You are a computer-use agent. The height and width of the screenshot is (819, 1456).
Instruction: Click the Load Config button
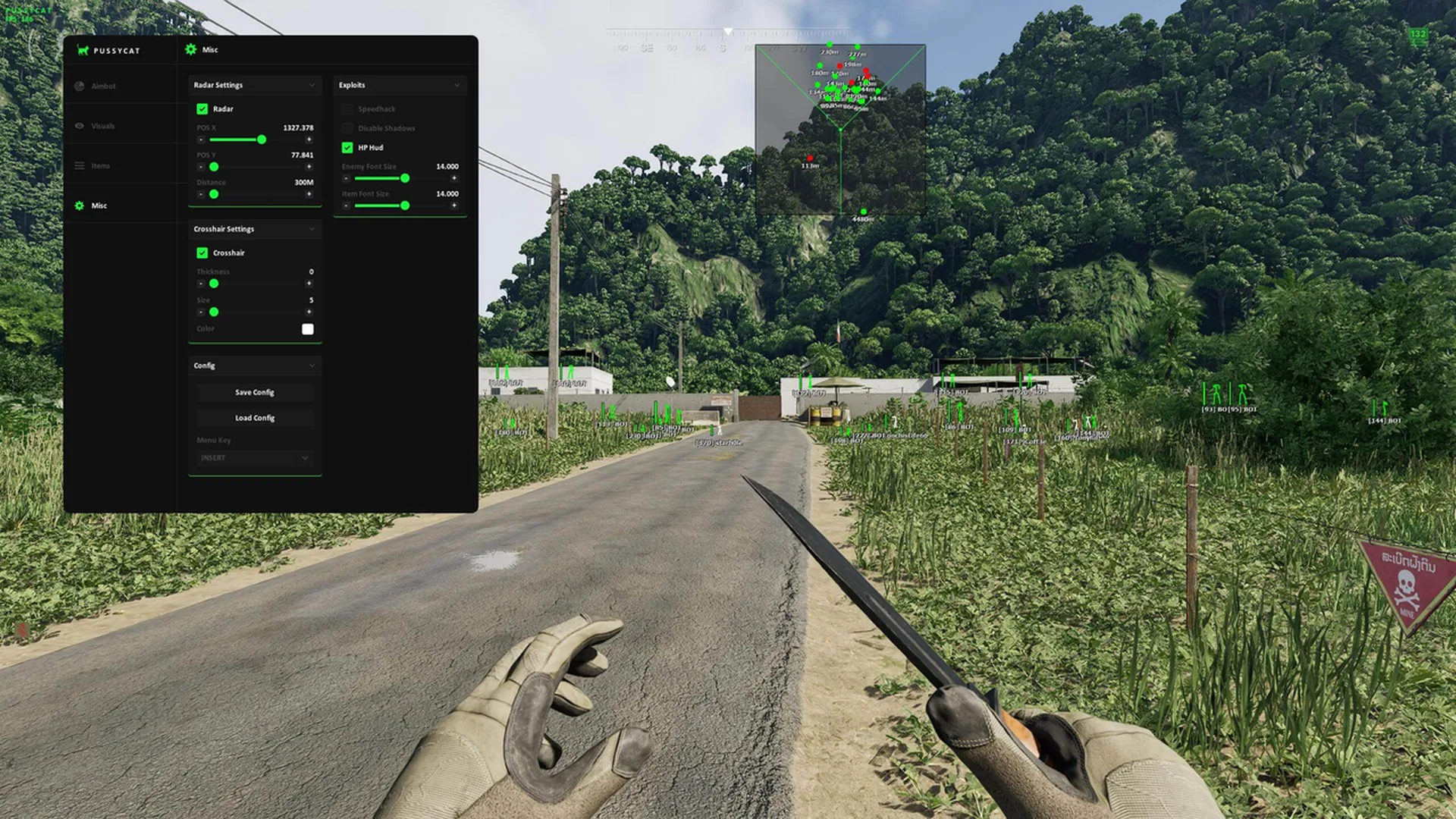click(254, 417)
